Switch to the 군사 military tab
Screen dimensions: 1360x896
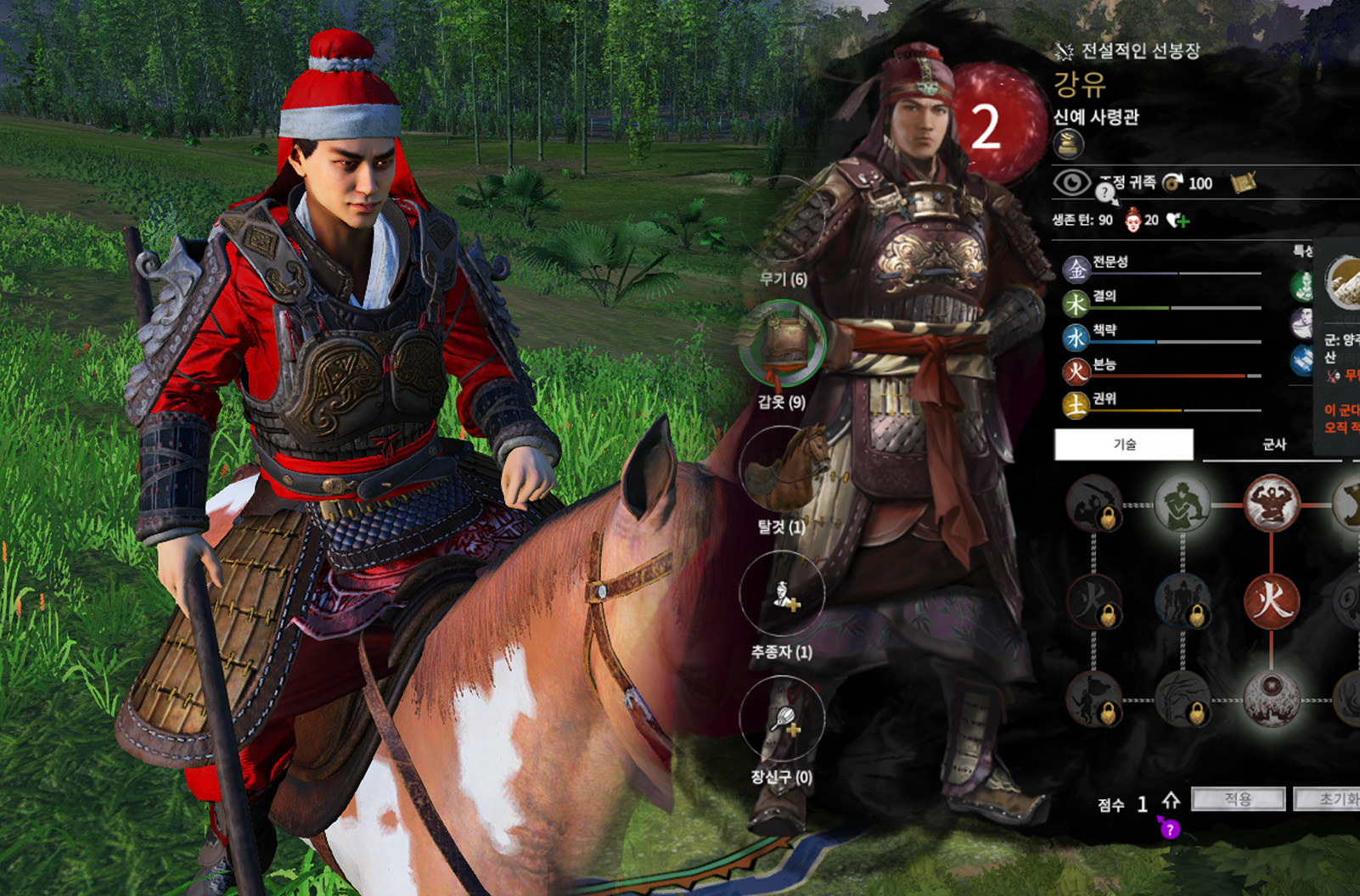click(1273, 444)
